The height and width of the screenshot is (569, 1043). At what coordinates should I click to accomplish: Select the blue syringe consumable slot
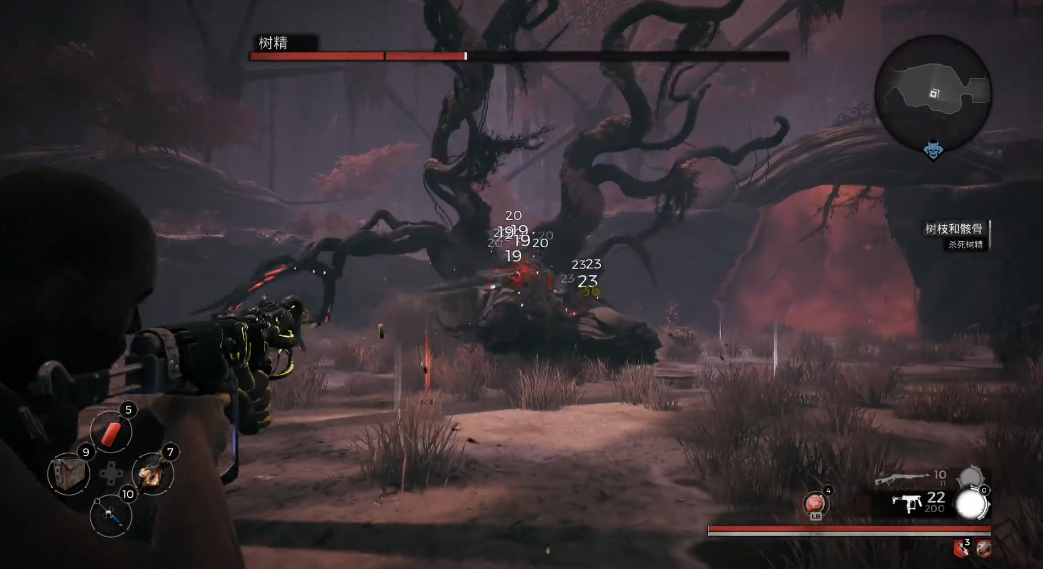[x=111, y=514]
